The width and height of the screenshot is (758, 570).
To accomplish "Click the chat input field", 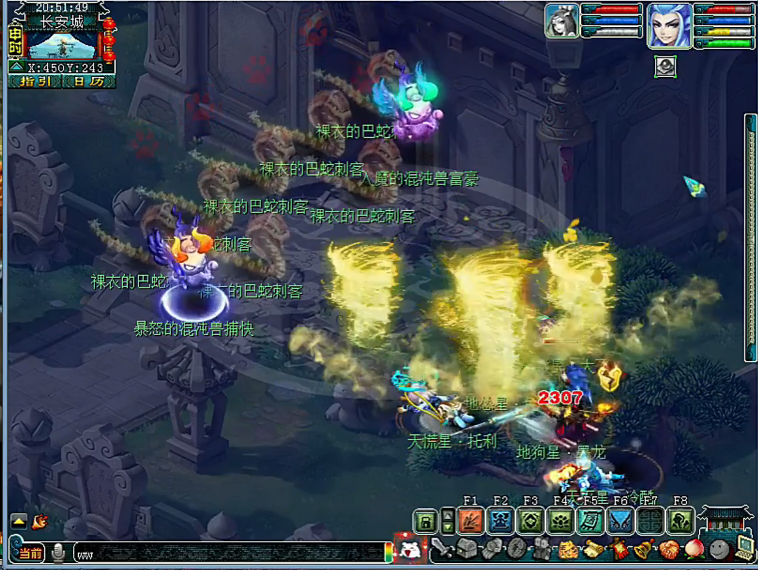I will coord(230,552).
